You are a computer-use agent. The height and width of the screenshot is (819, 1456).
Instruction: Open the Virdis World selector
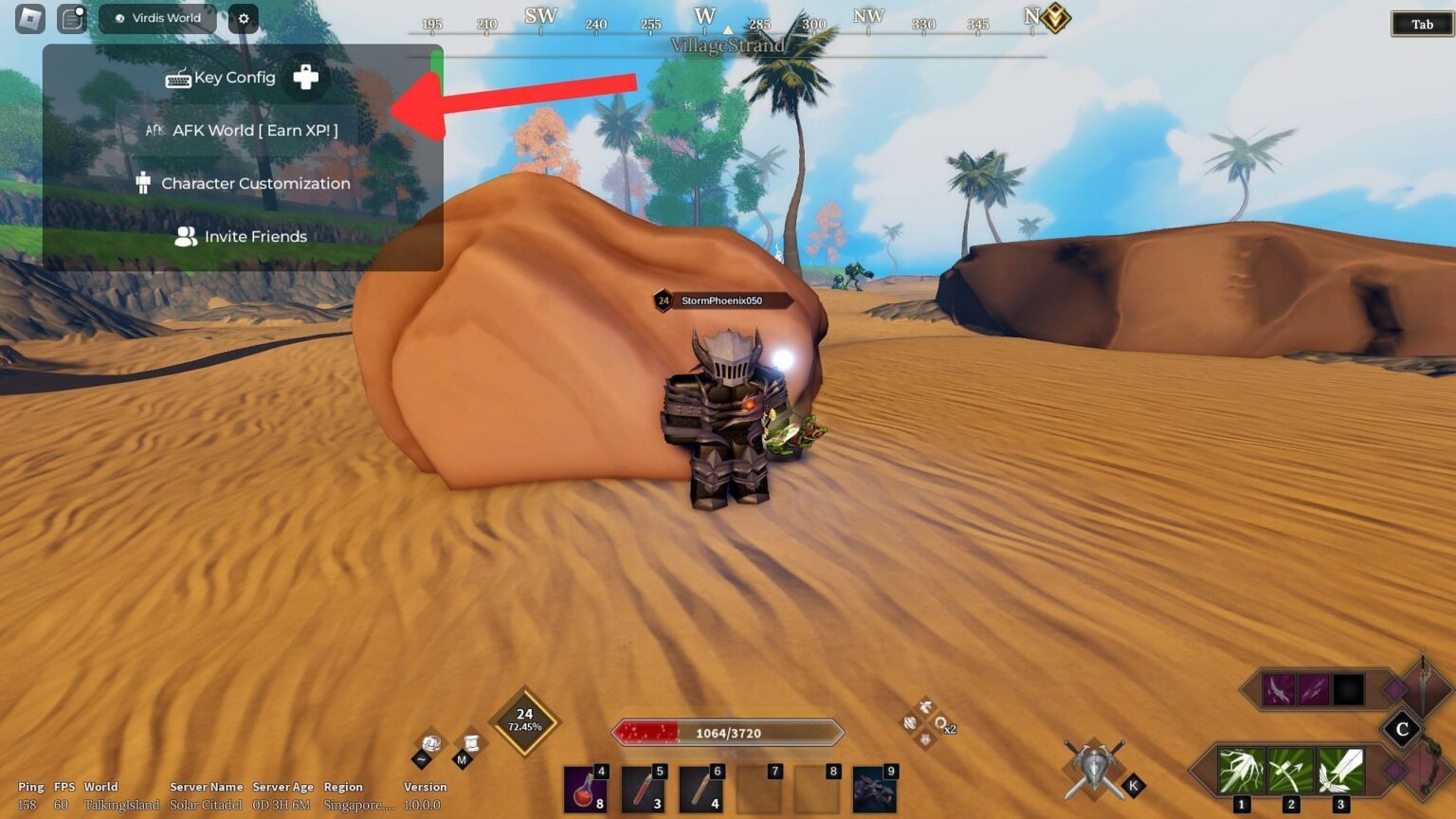pos(157,17)
